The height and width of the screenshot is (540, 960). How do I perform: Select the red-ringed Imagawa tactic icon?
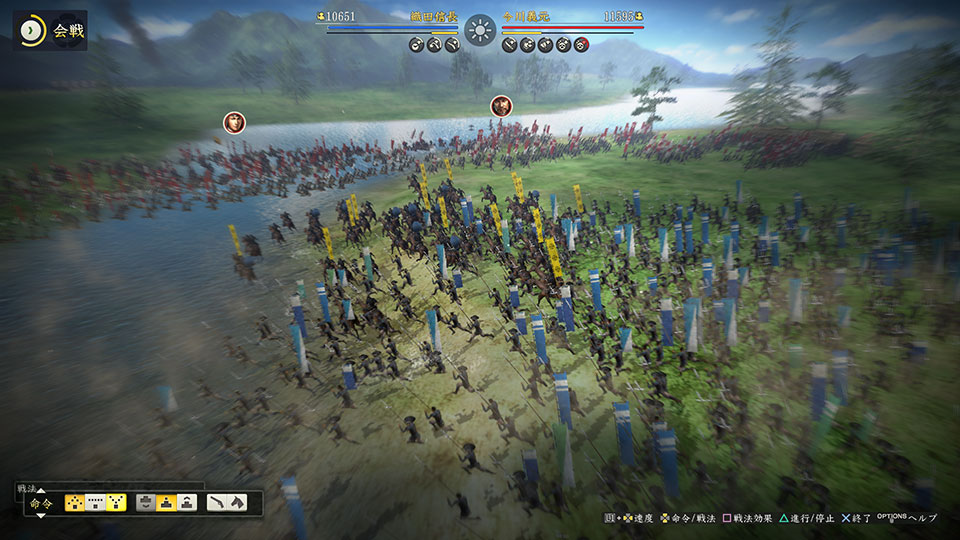582,44
